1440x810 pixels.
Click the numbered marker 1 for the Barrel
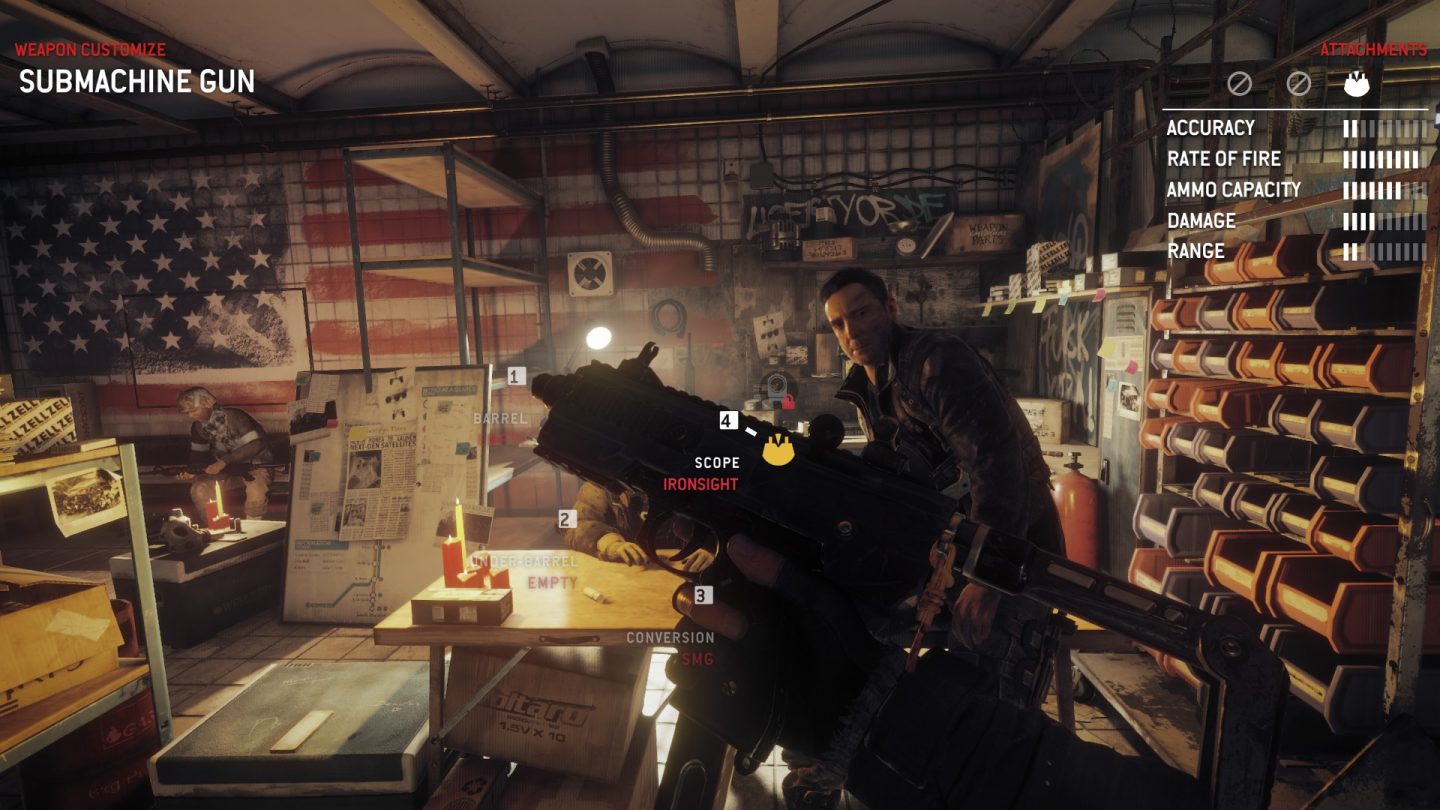click(x=515, y=378)
